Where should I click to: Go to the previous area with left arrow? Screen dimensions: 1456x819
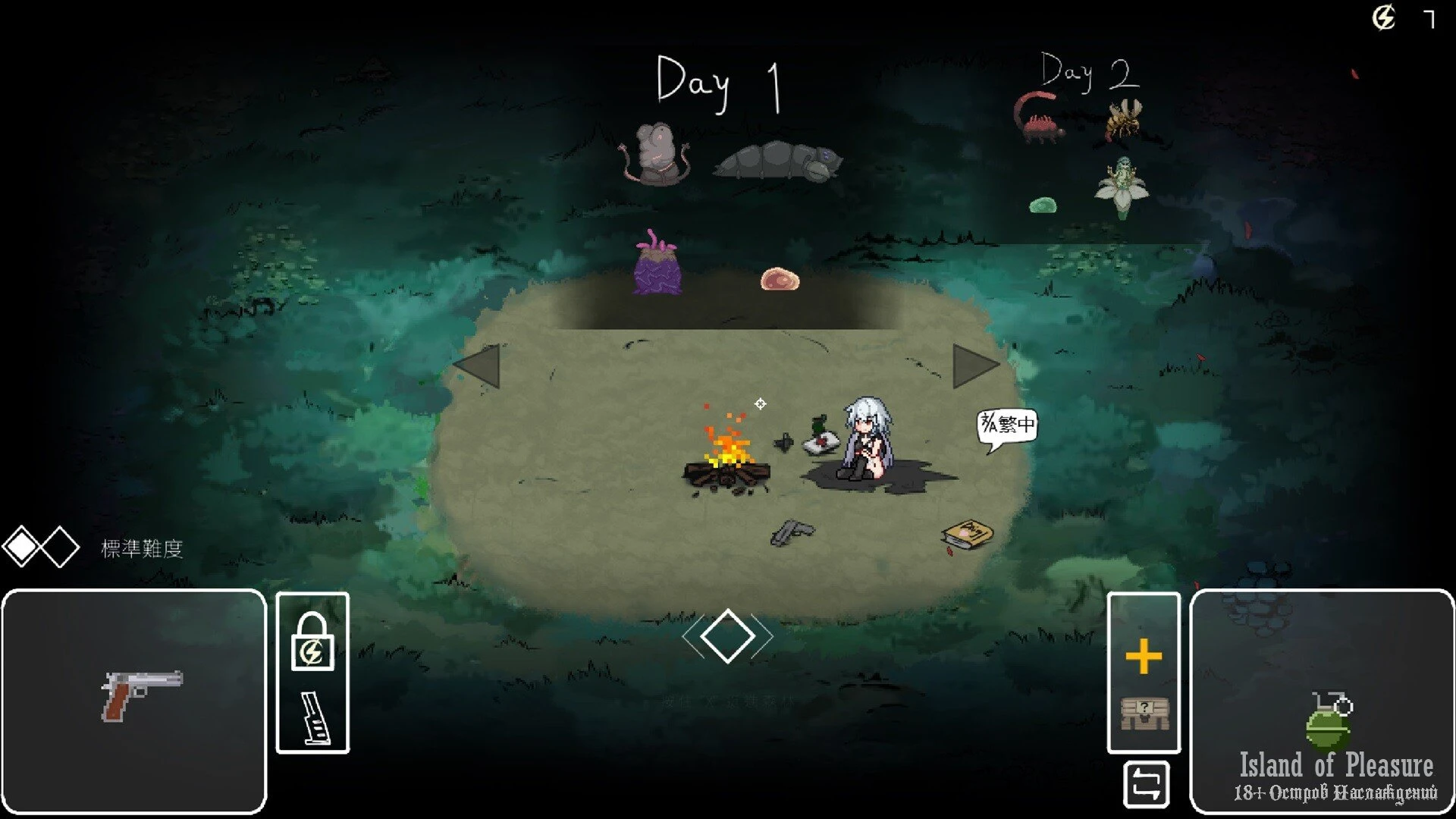point(478,366)
